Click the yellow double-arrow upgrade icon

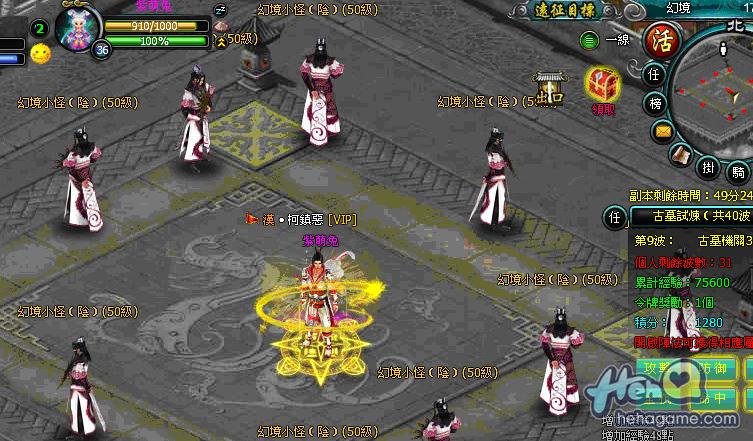(220, 40)
